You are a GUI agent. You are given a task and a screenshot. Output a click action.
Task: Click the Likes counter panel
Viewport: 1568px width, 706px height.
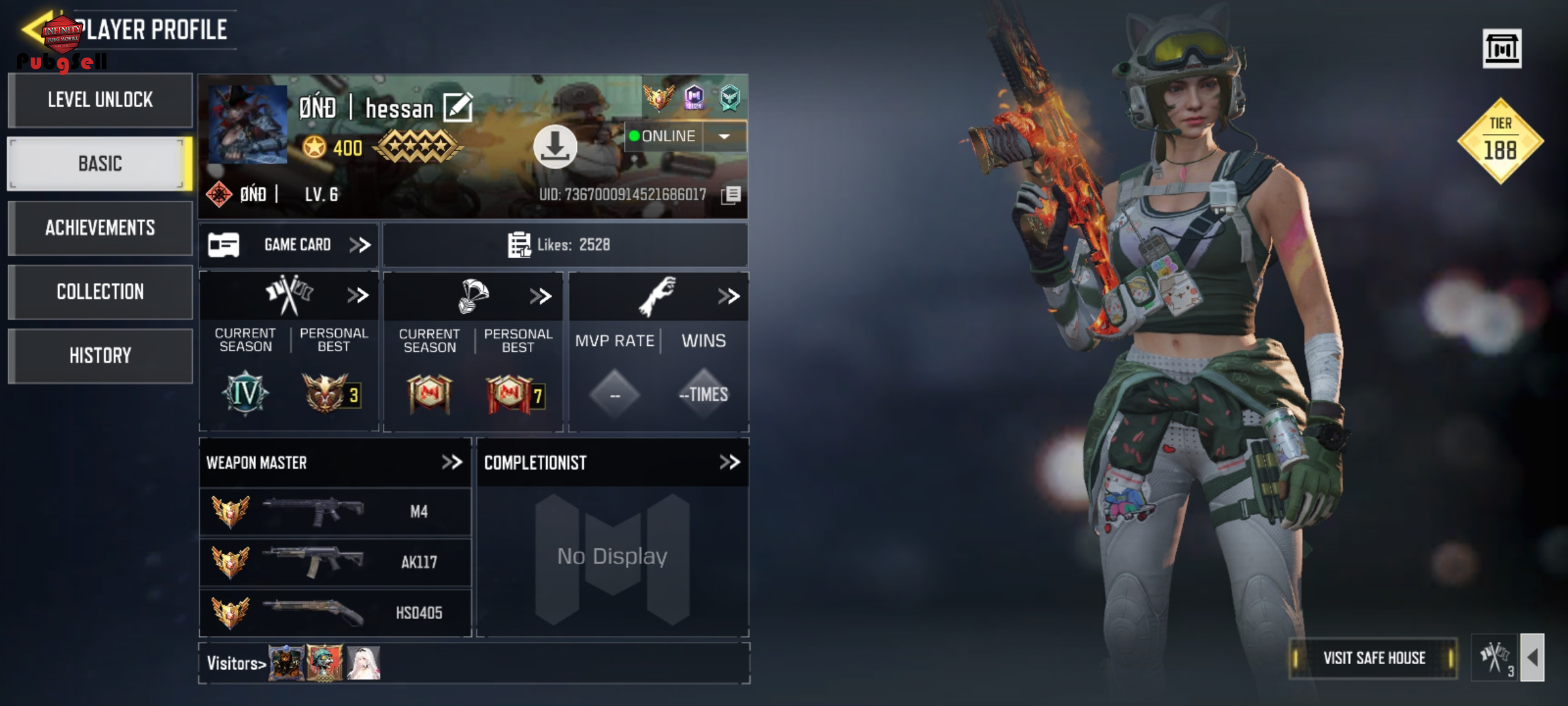click(564, 245)
